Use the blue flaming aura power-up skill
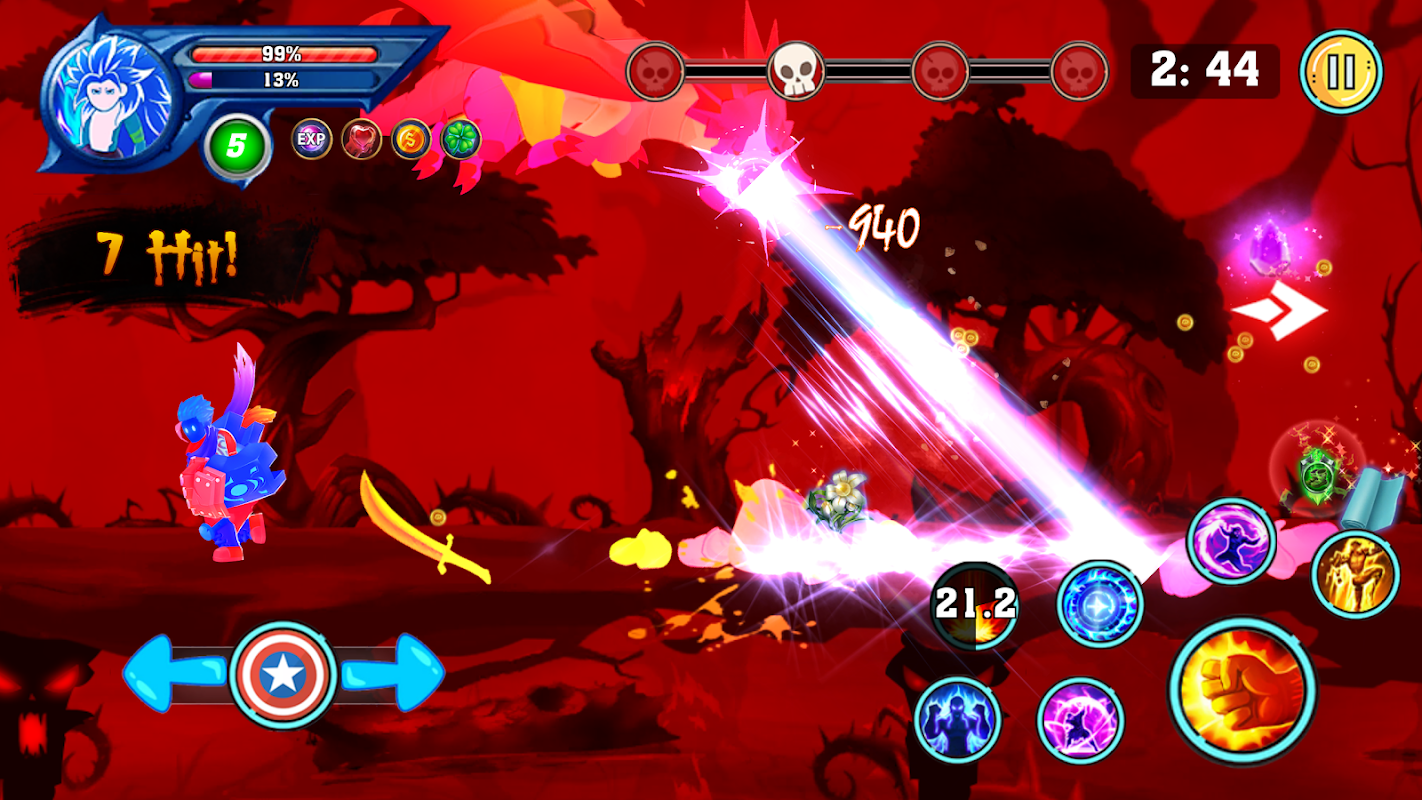This screenshot has height=800, width=1422. point(957,719)
